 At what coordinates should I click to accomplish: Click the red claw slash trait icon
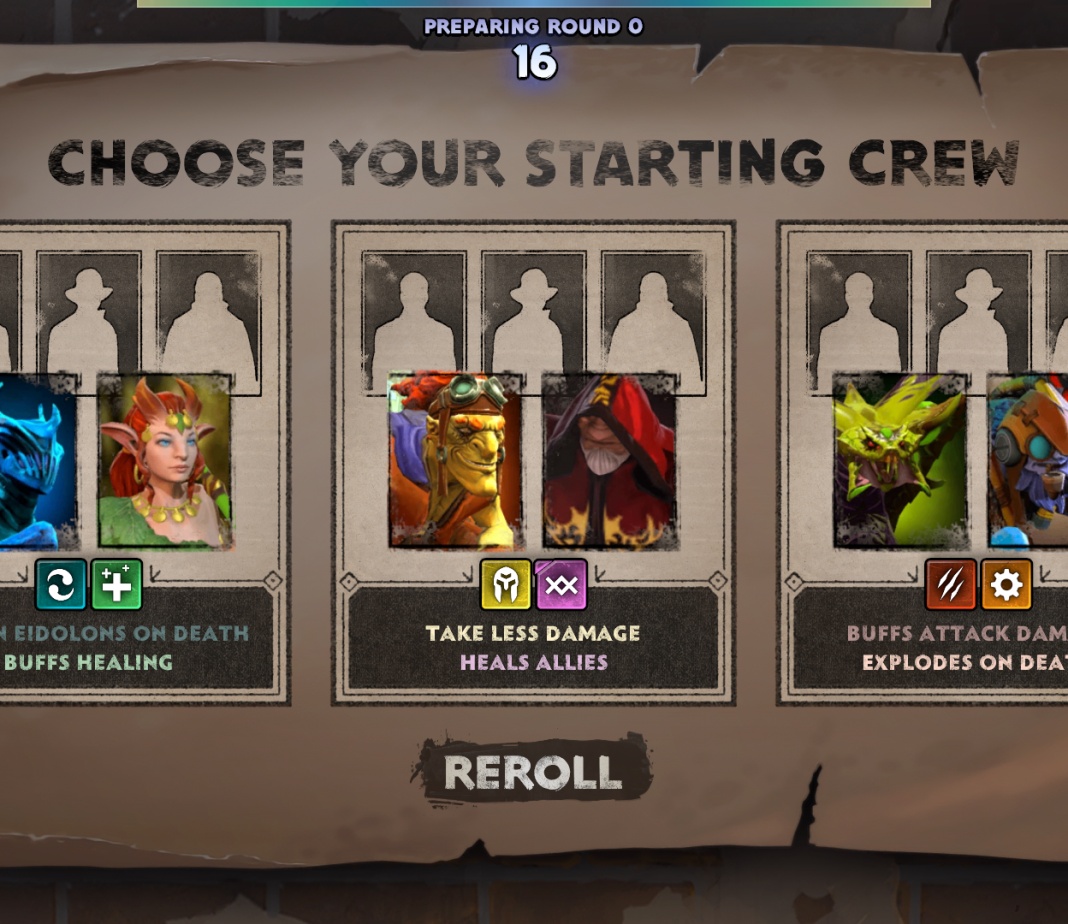950,585
